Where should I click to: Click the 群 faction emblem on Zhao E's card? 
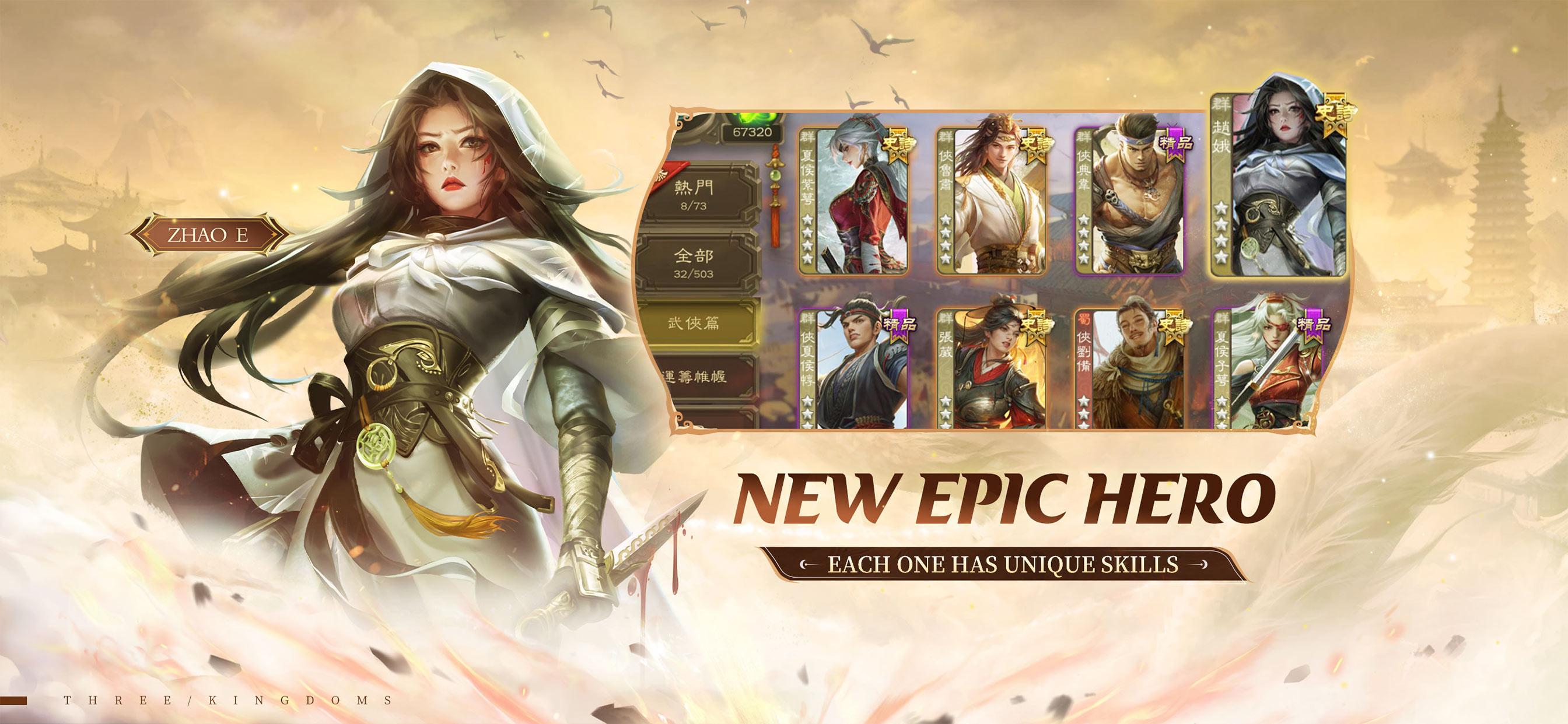click(1221, 105)
